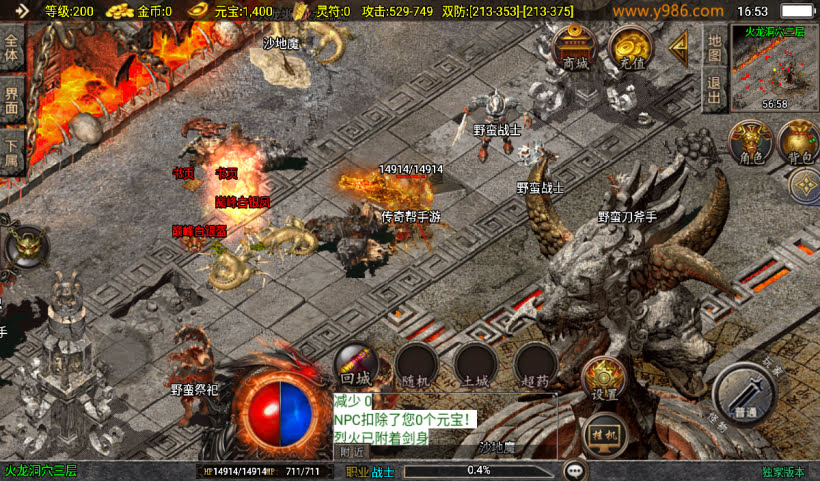Select the 全体 side tab
Viewport: 820px width, 481px height.
[12, 48]
